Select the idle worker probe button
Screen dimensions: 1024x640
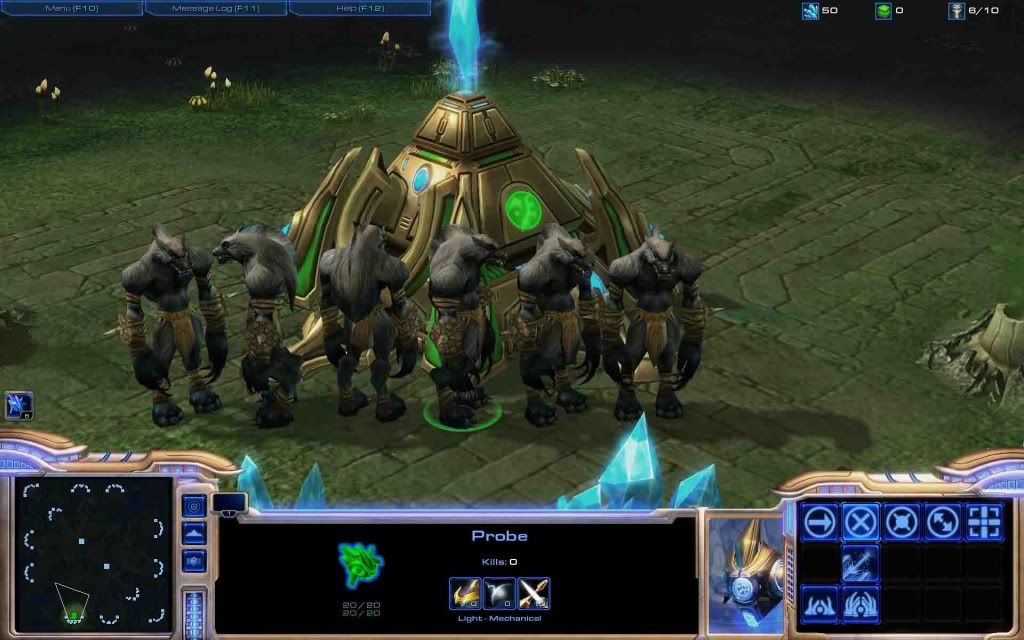tap(19, 404)
